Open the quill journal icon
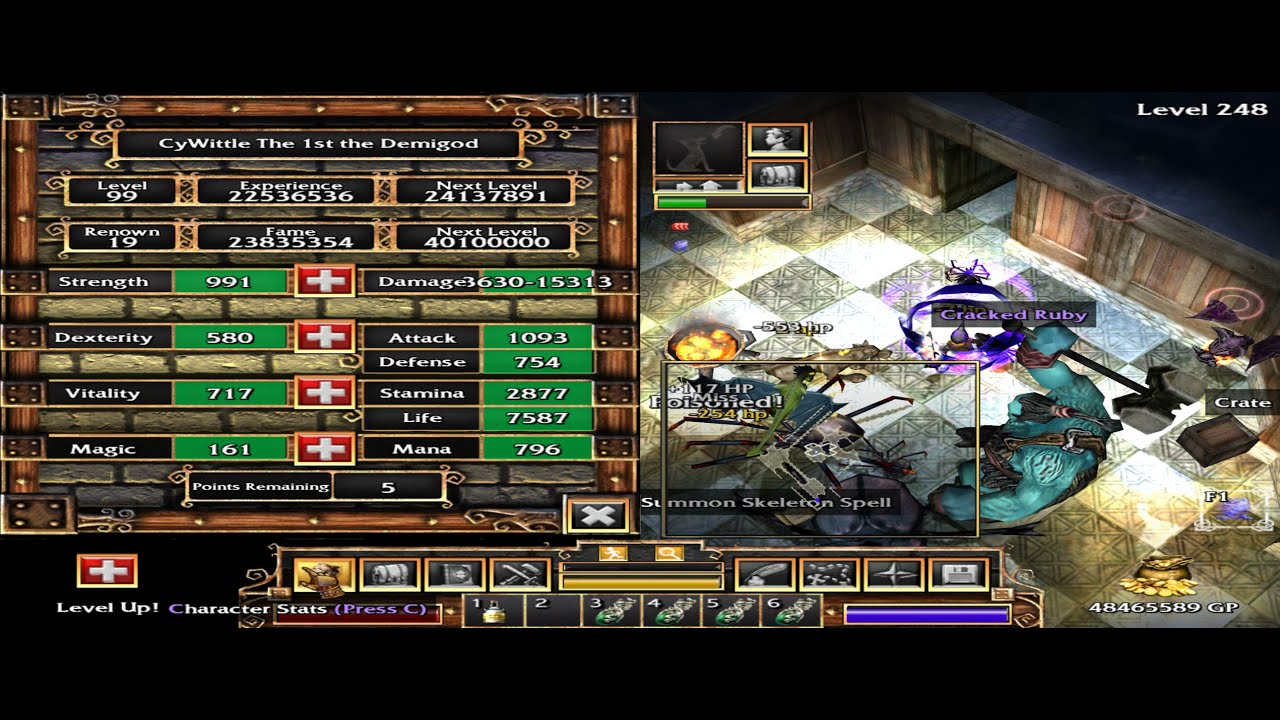Viewport: 1280px width, 720px height. [765, 575]
